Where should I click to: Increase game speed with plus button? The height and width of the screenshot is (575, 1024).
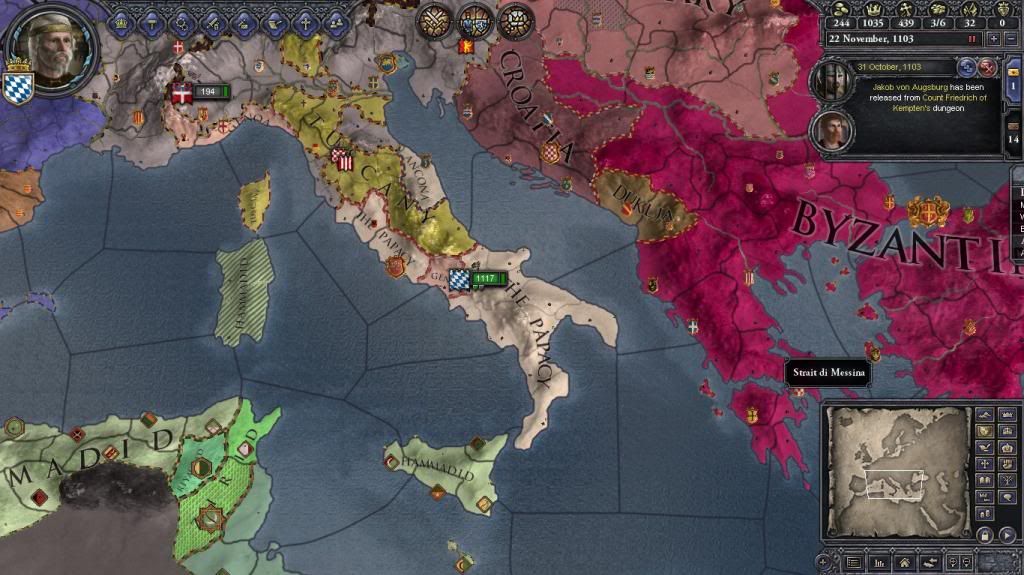[993, 38]
